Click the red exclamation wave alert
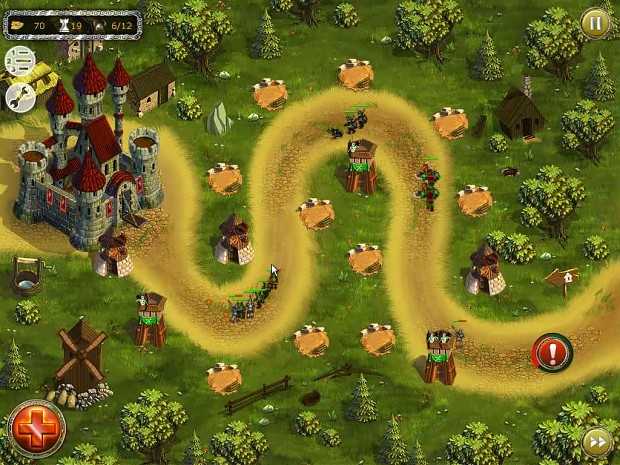 (551, 352)
